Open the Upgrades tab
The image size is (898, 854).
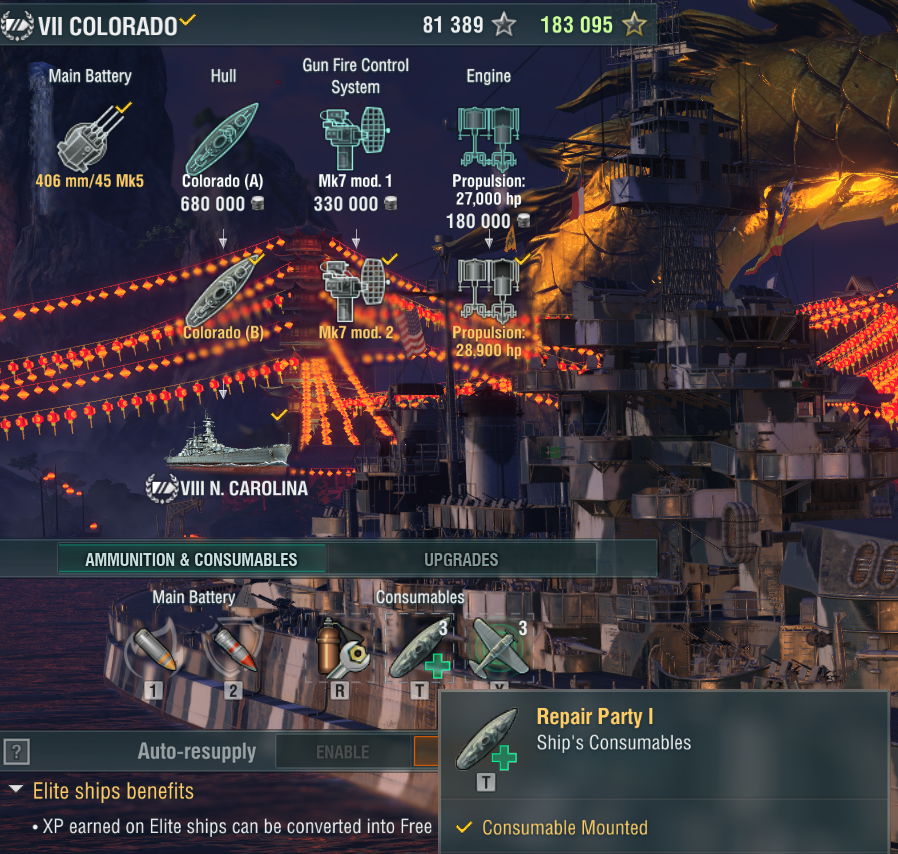coord(461,559)
